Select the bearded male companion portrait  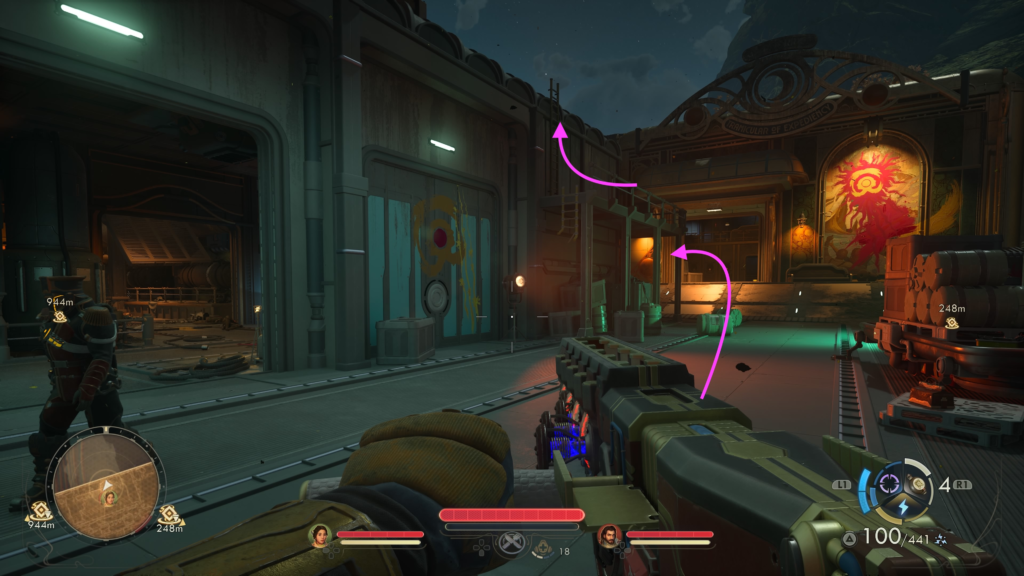tap(609, 536)
